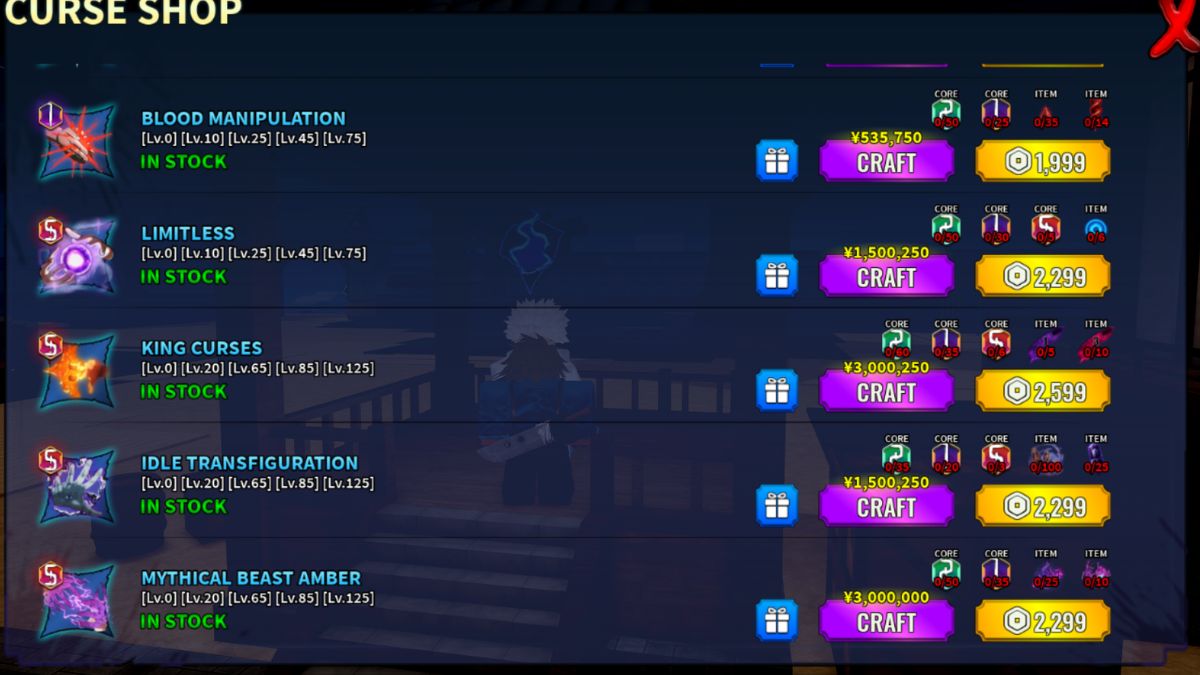The image size is (1200, 675).
Task: Gift the King Curses technique
Action: pyautogui.click(x=777, y=391)
